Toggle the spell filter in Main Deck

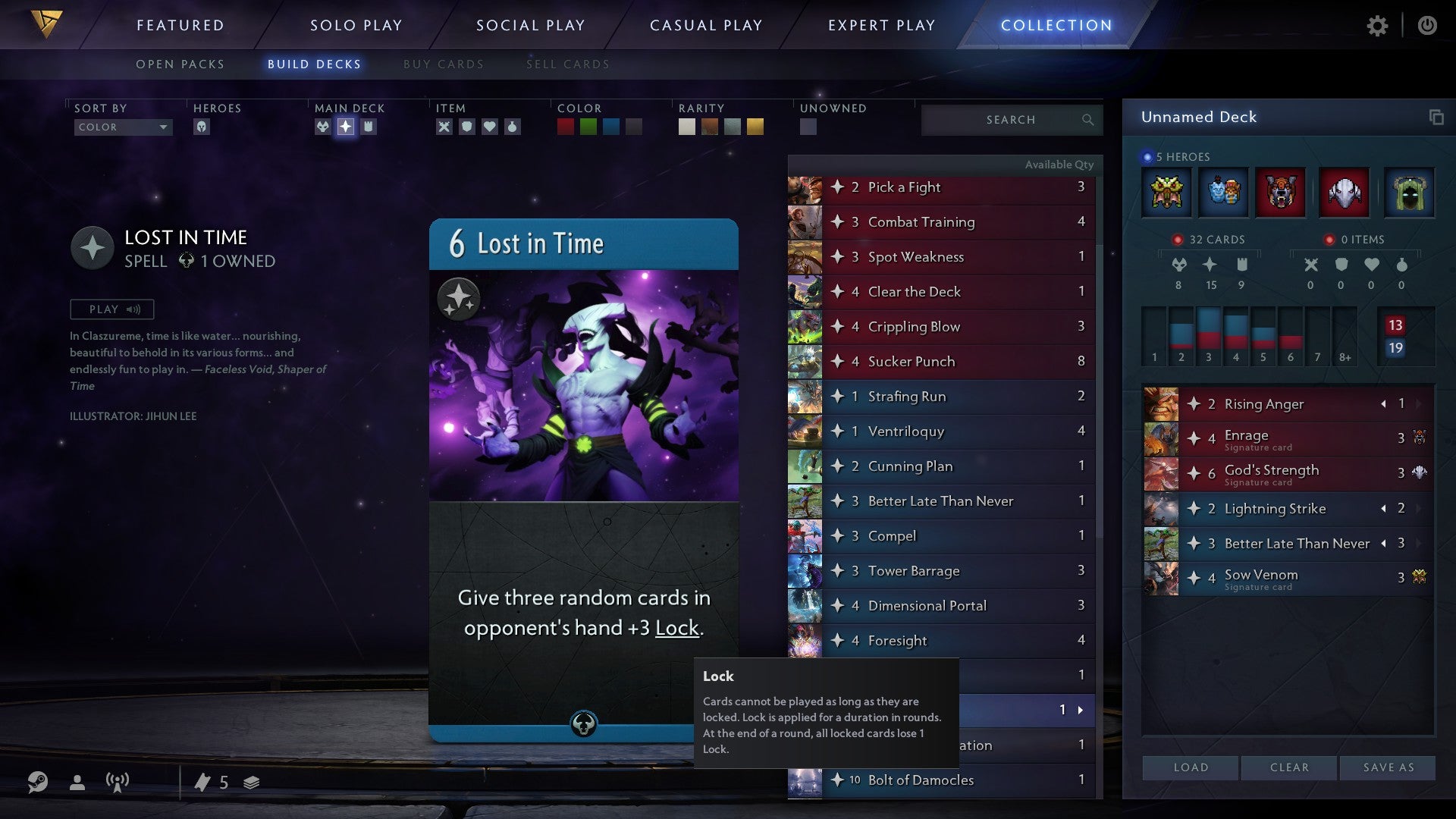point(347,127)
